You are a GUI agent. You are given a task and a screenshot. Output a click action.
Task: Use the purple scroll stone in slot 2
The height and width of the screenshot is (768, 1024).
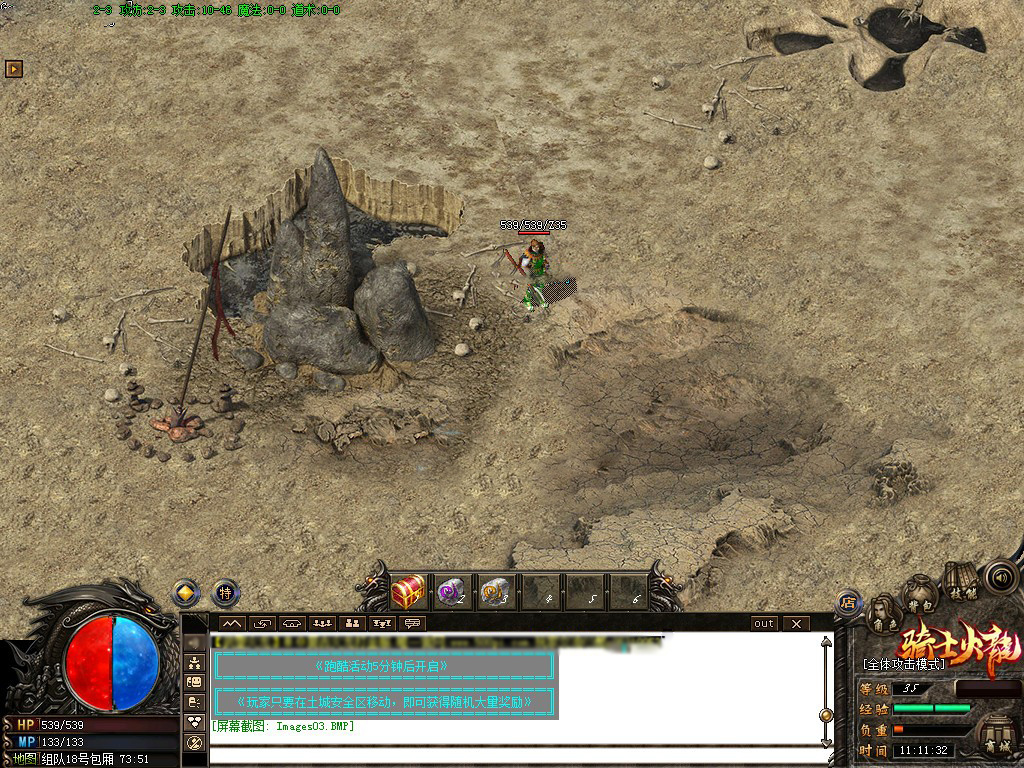pyautogui.click(x=452, y=592)
